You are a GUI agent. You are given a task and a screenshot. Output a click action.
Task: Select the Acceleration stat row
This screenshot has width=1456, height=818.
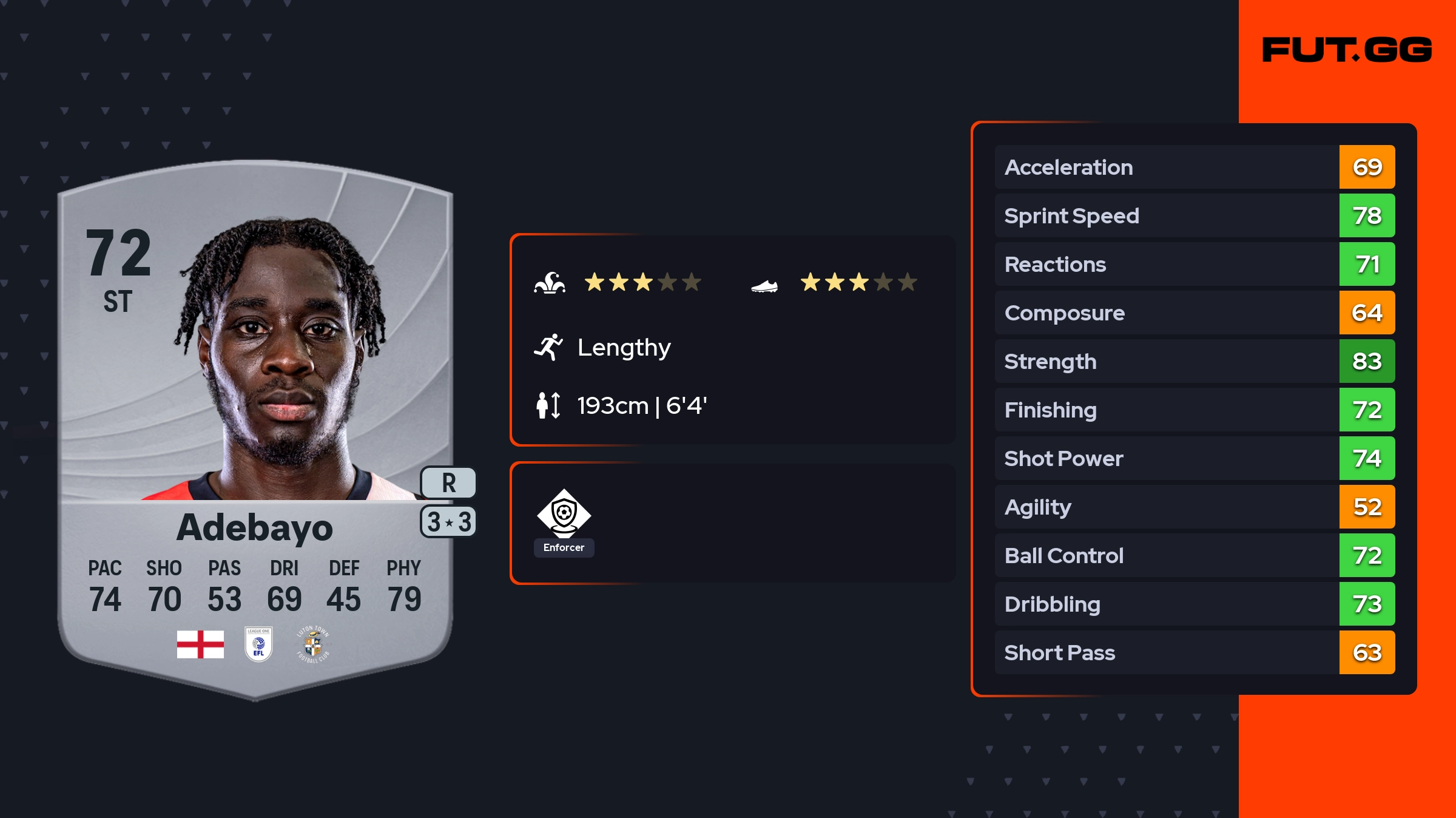1194,167
